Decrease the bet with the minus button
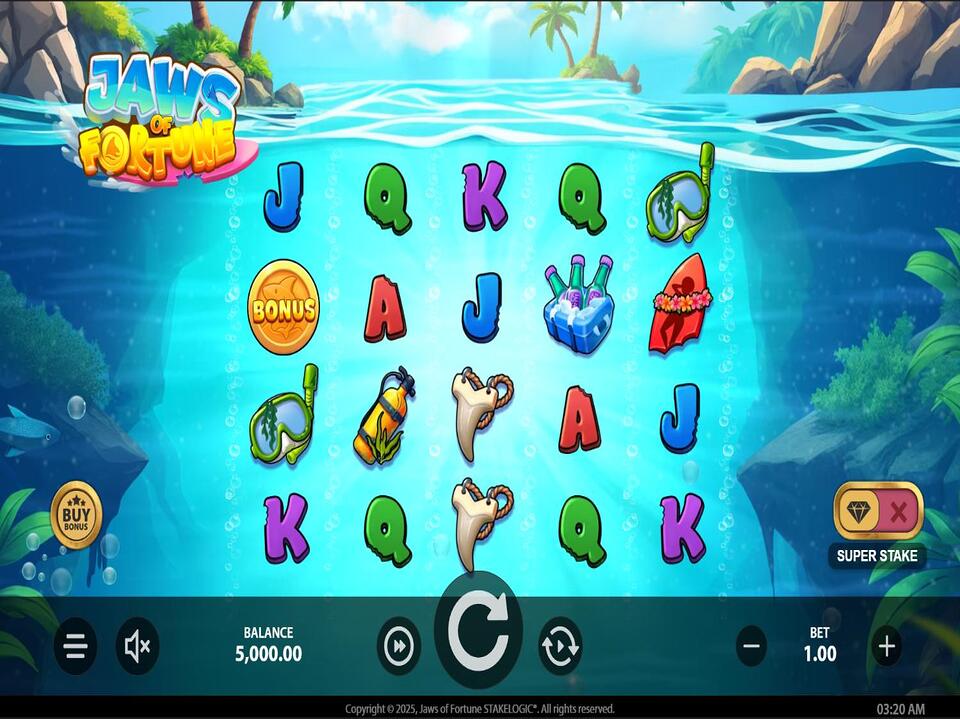The image size is (960, 719). [x=752, y=646]
